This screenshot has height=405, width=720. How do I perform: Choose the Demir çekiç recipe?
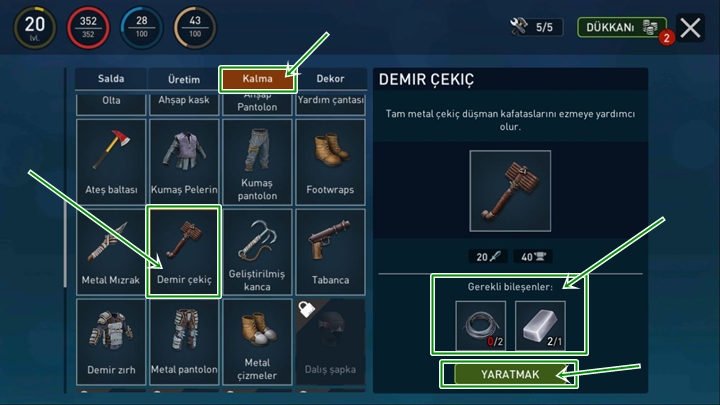click(184, 251)
